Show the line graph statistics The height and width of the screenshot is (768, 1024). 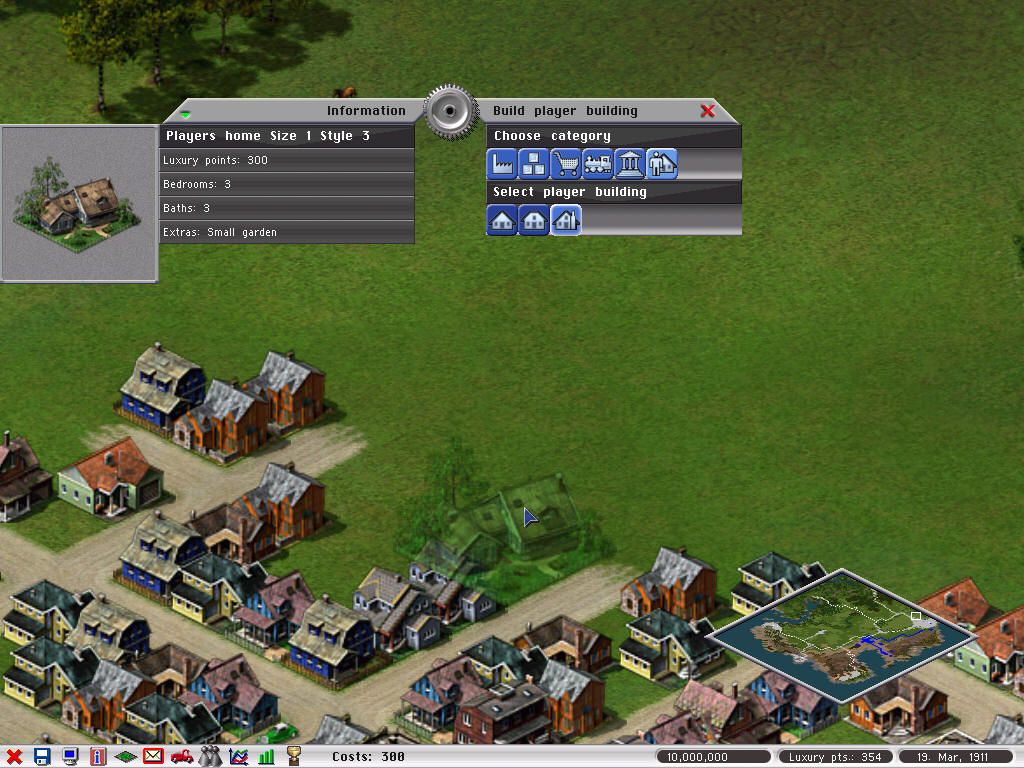(238, 757)
